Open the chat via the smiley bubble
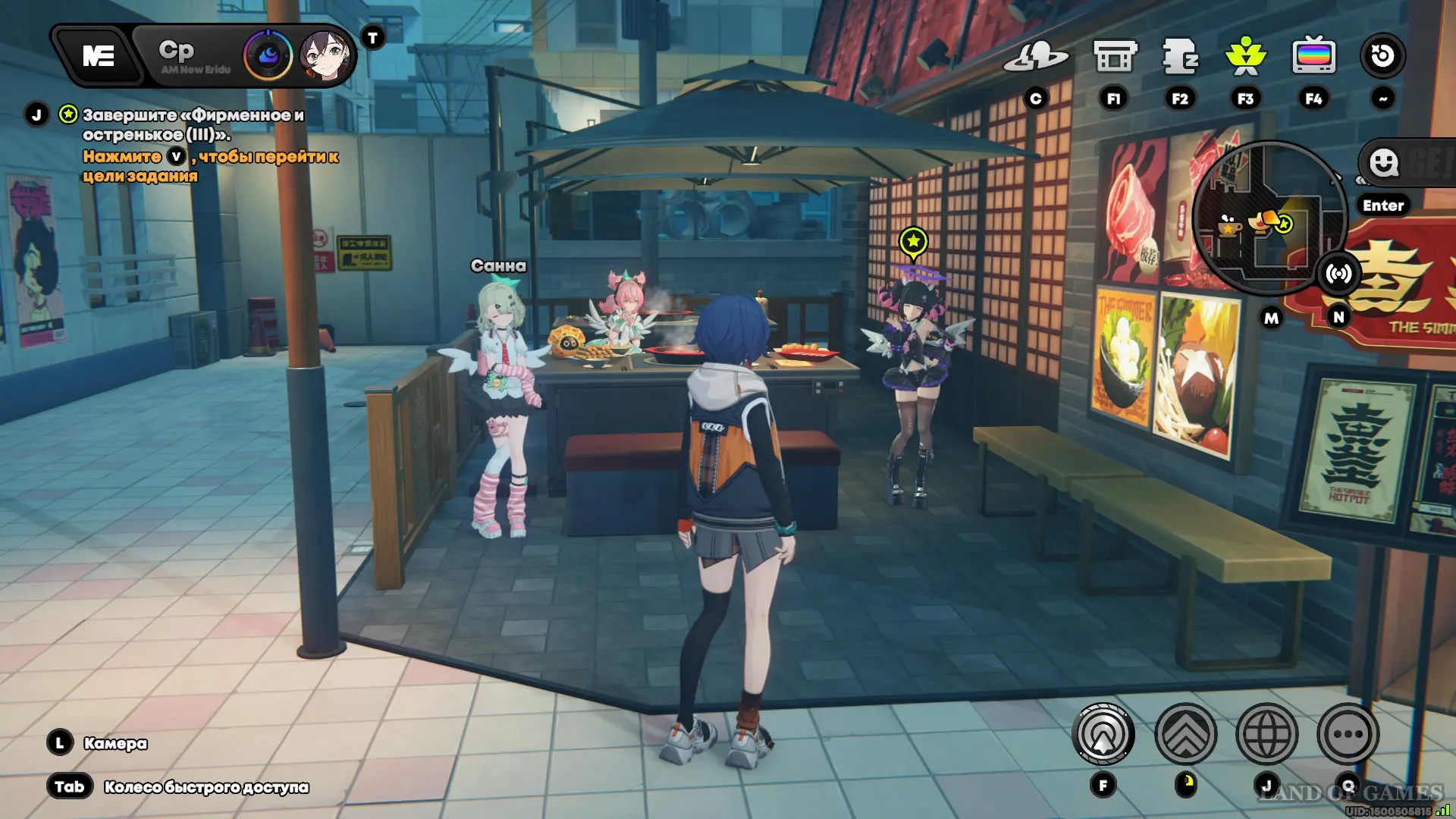 coord(1384,163)
